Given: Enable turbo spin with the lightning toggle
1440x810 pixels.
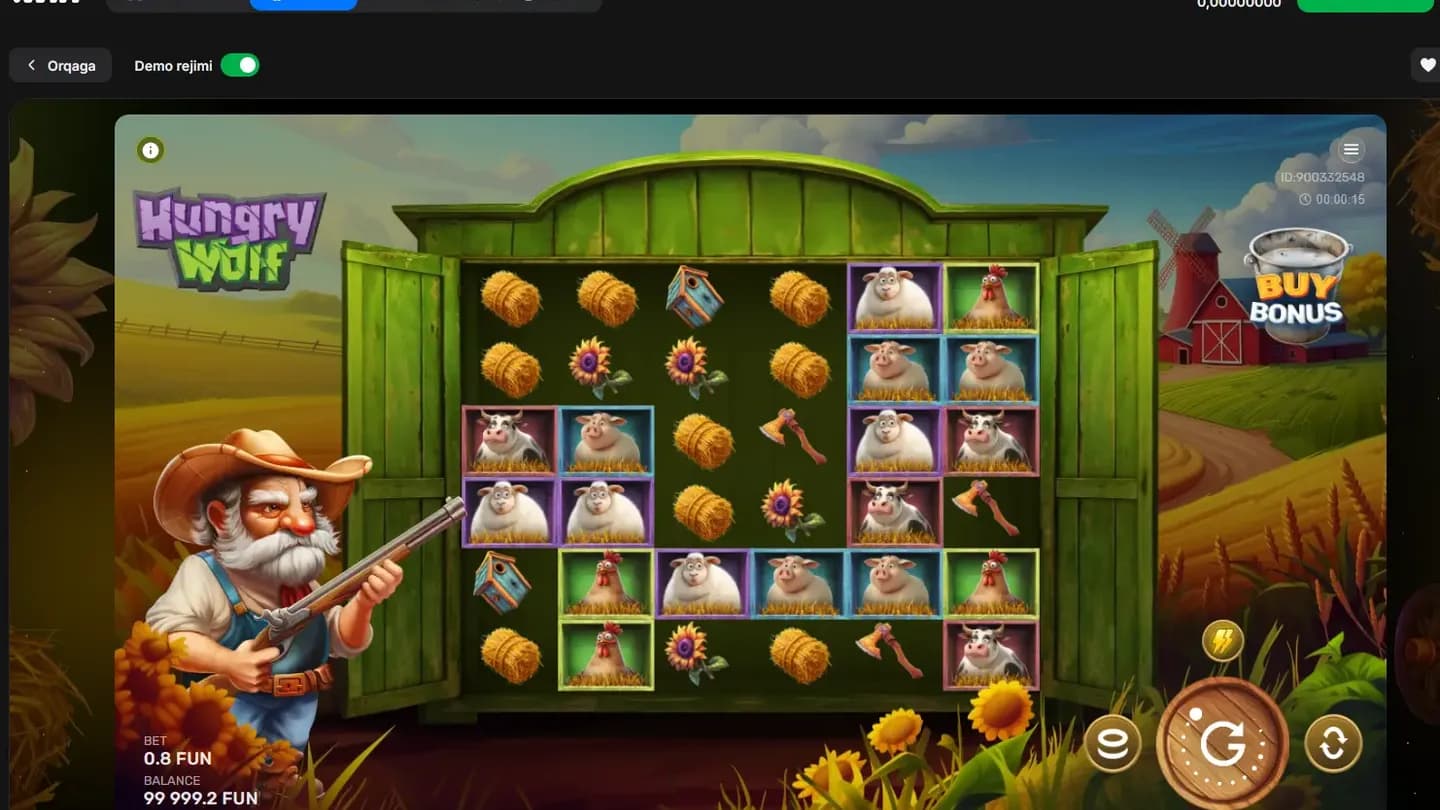Looking at the screenshot, I should 1221,641.
